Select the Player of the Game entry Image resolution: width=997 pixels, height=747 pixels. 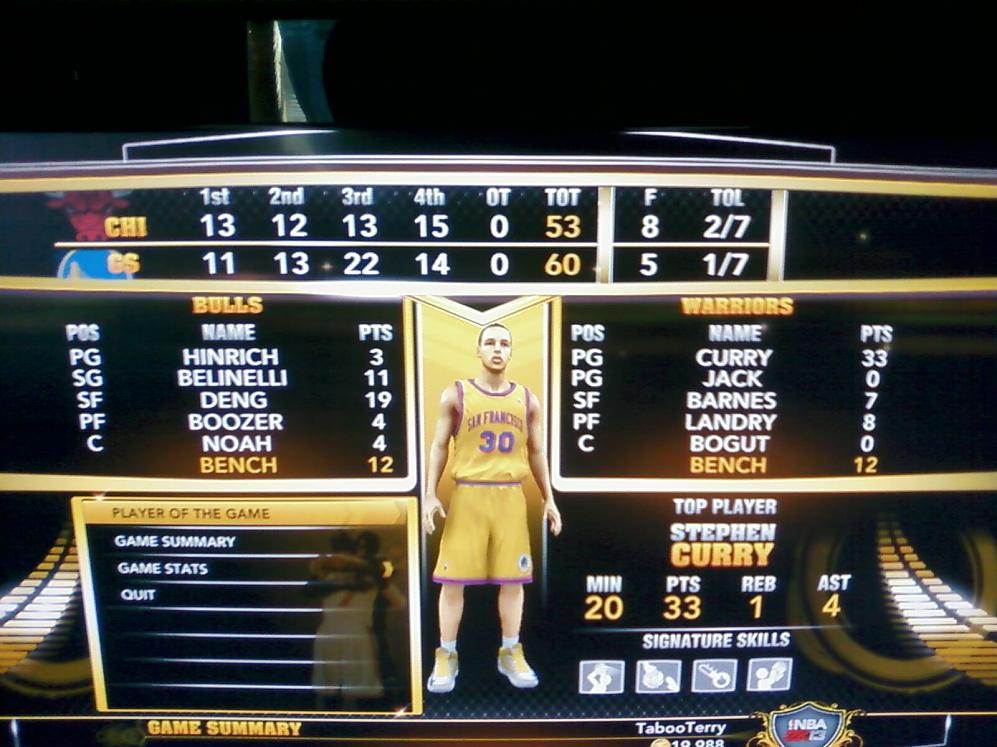click(190, 514)
